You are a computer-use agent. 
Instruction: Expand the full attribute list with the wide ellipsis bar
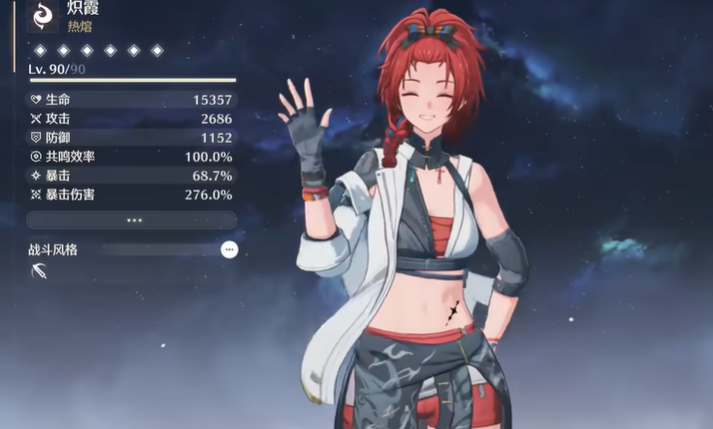point(132,220)
